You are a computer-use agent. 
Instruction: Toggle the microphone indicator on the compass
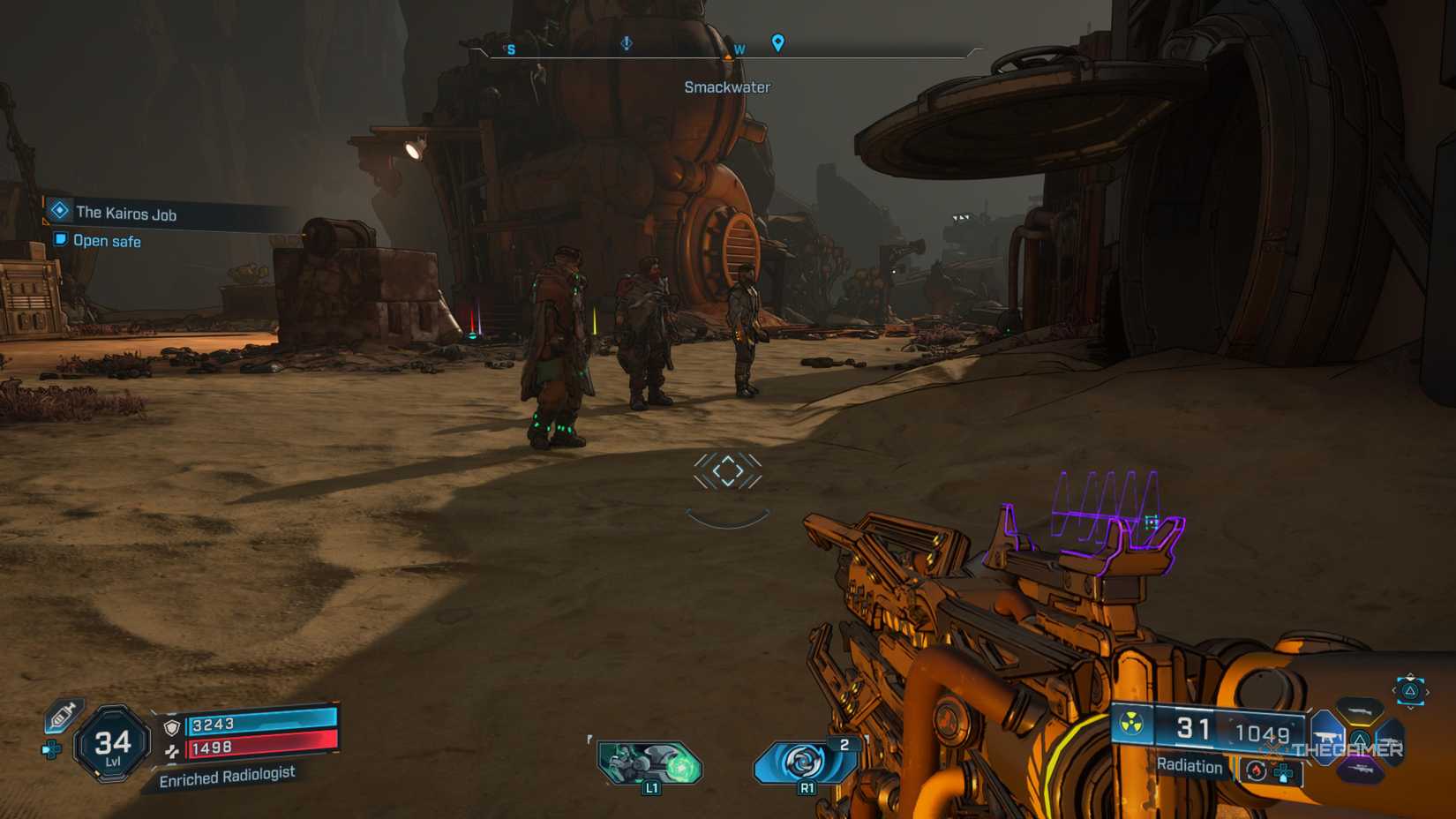tap(627, 44)
